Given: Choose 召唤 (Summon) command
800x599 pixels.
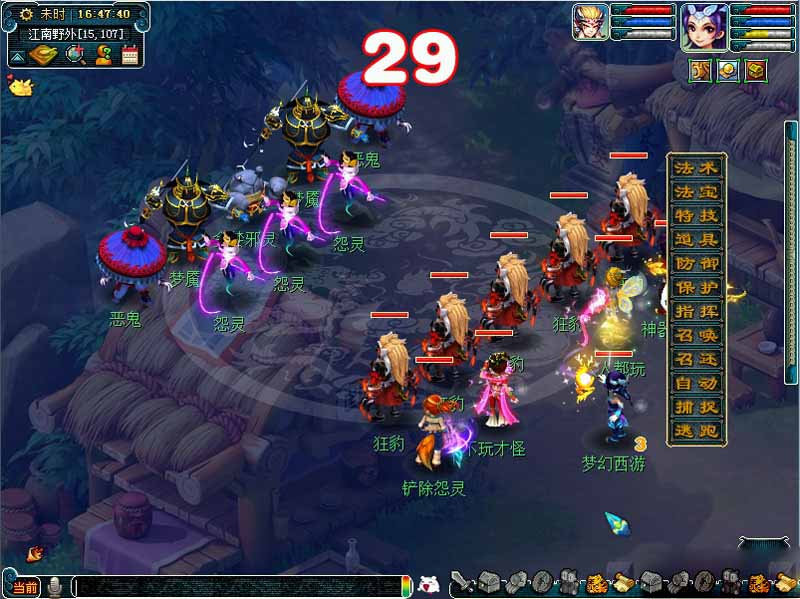Looking at the screenshot, I should pyautogui.click(x=697, y=336).
